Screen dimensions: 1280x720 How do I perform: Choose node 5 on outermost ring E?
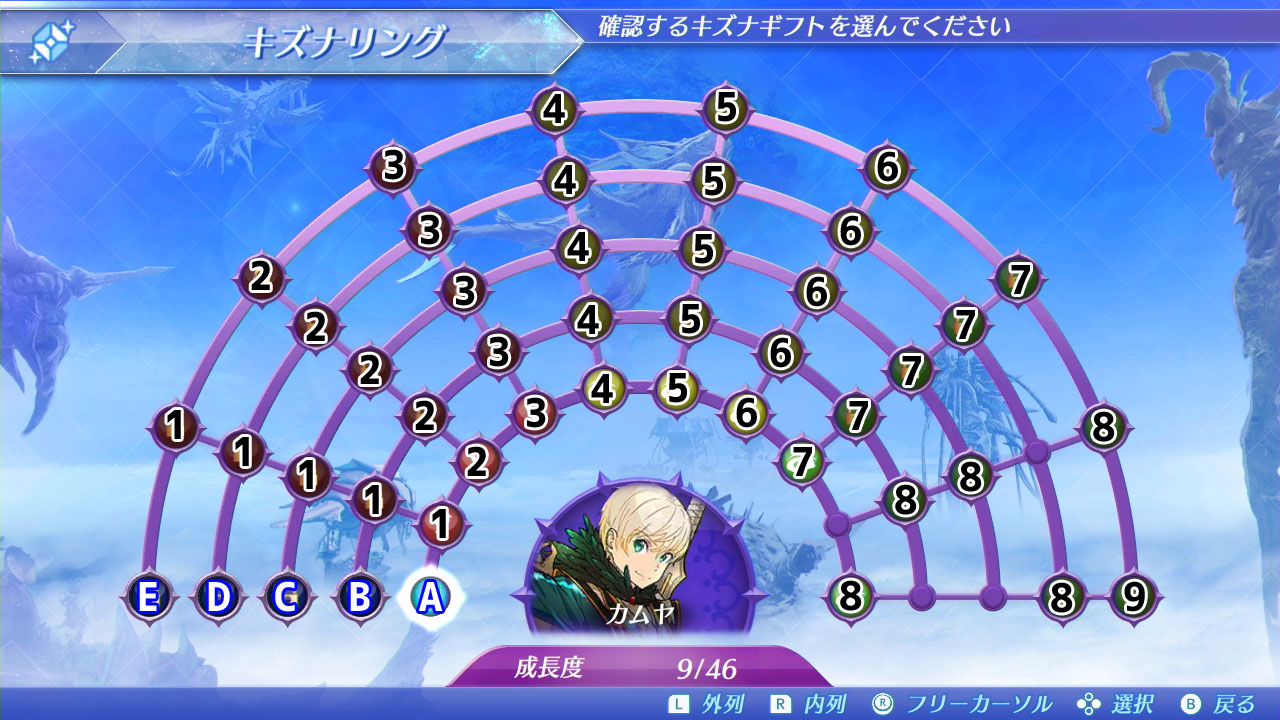point(727,106)
